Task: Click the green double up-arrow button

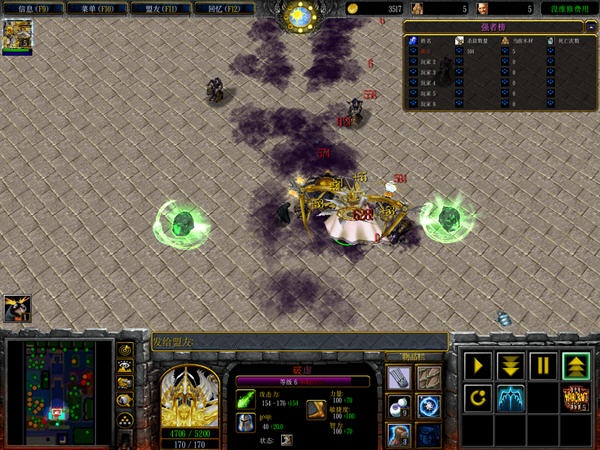Action: [x=574, y=365]
